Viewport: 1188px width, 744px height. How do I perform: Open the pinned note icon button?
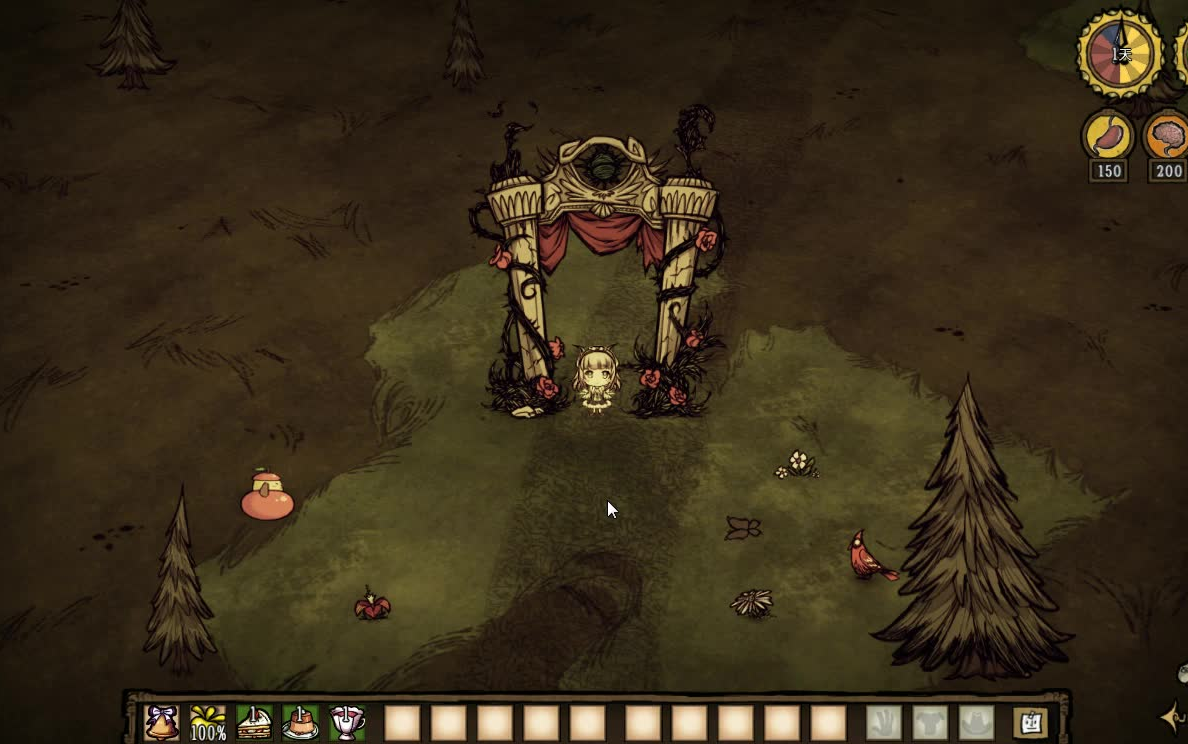click(1030, 722)
